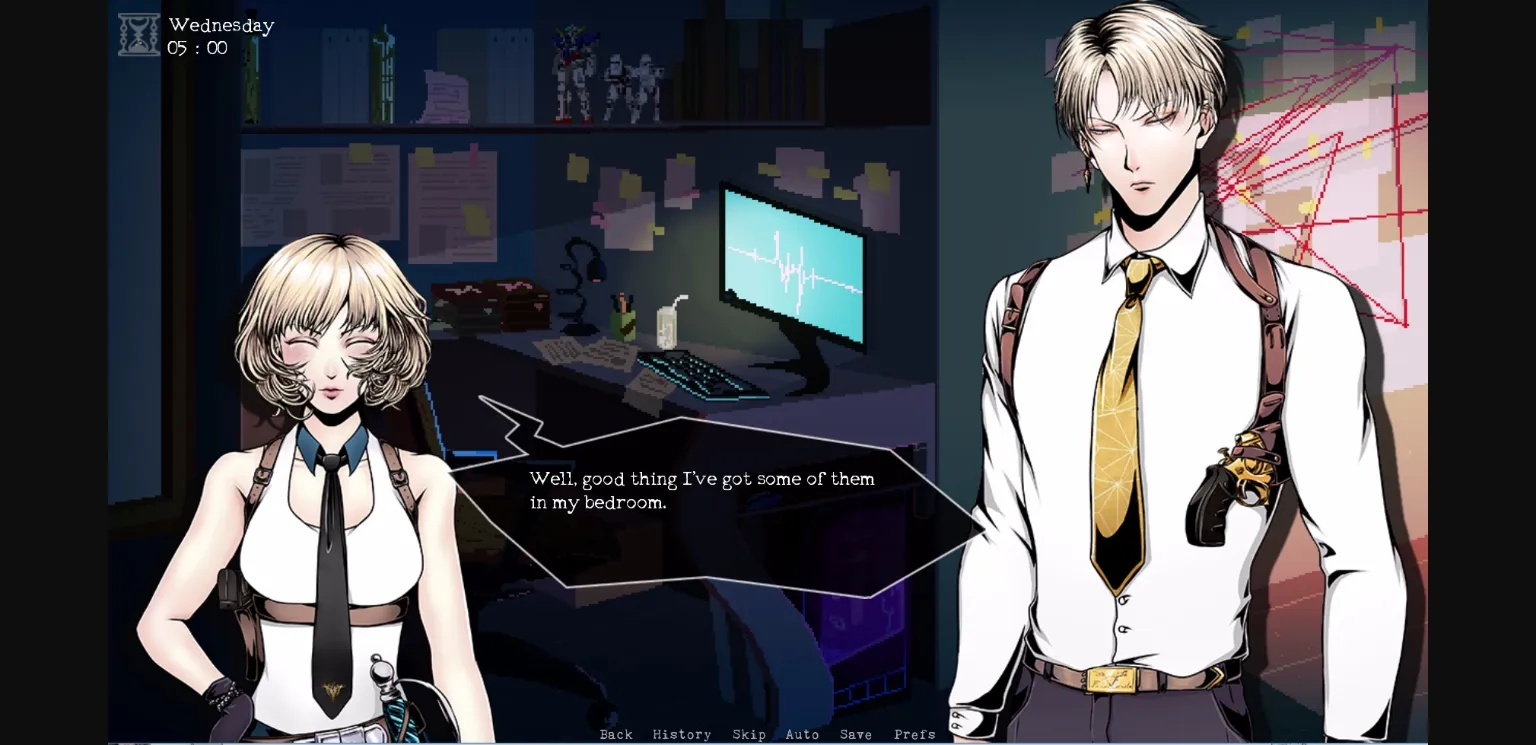The width and height of the screenshot is (1536, 745).
Task: Open the Save screen
Action: pos(855,734)
